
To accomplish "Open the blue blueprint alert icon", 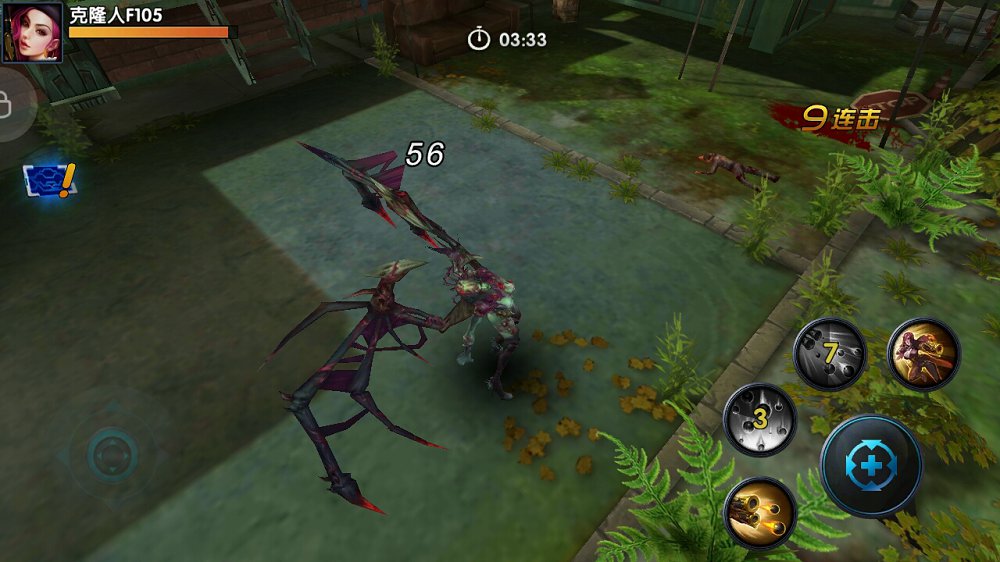I will [48, 181].
